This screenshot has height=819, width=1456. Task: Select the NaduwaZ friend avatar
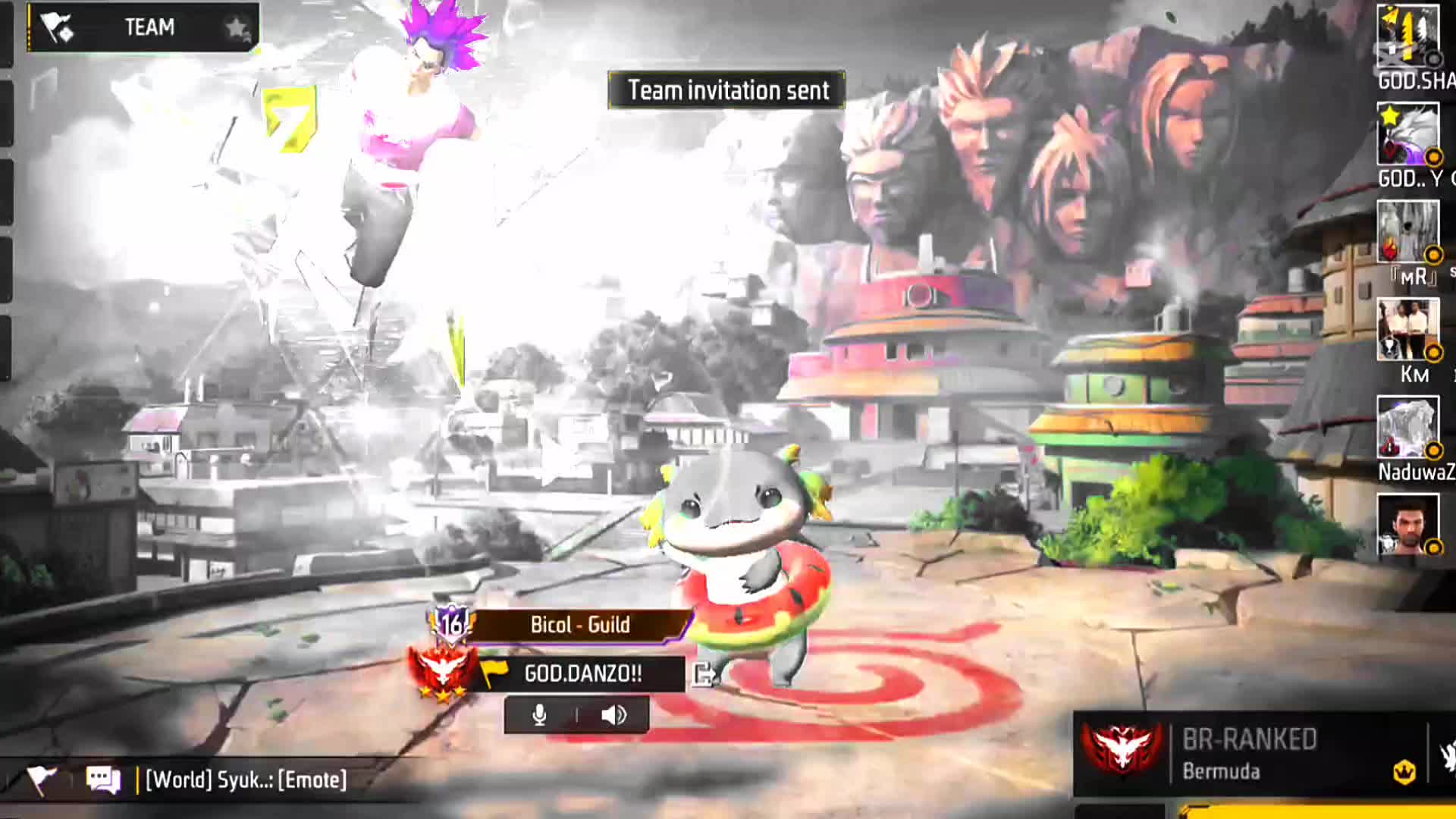(x=1407, y=428)
